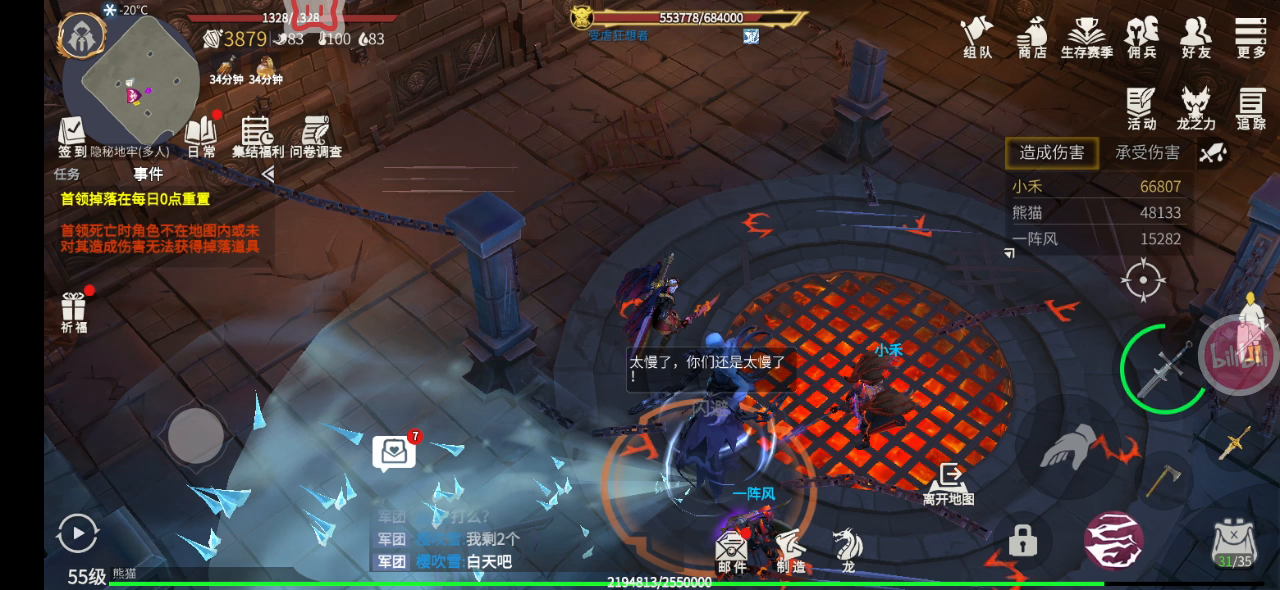Click the 签到 daily check-in icon
The width and height of the screenshot is (1280, 590).
72,136
